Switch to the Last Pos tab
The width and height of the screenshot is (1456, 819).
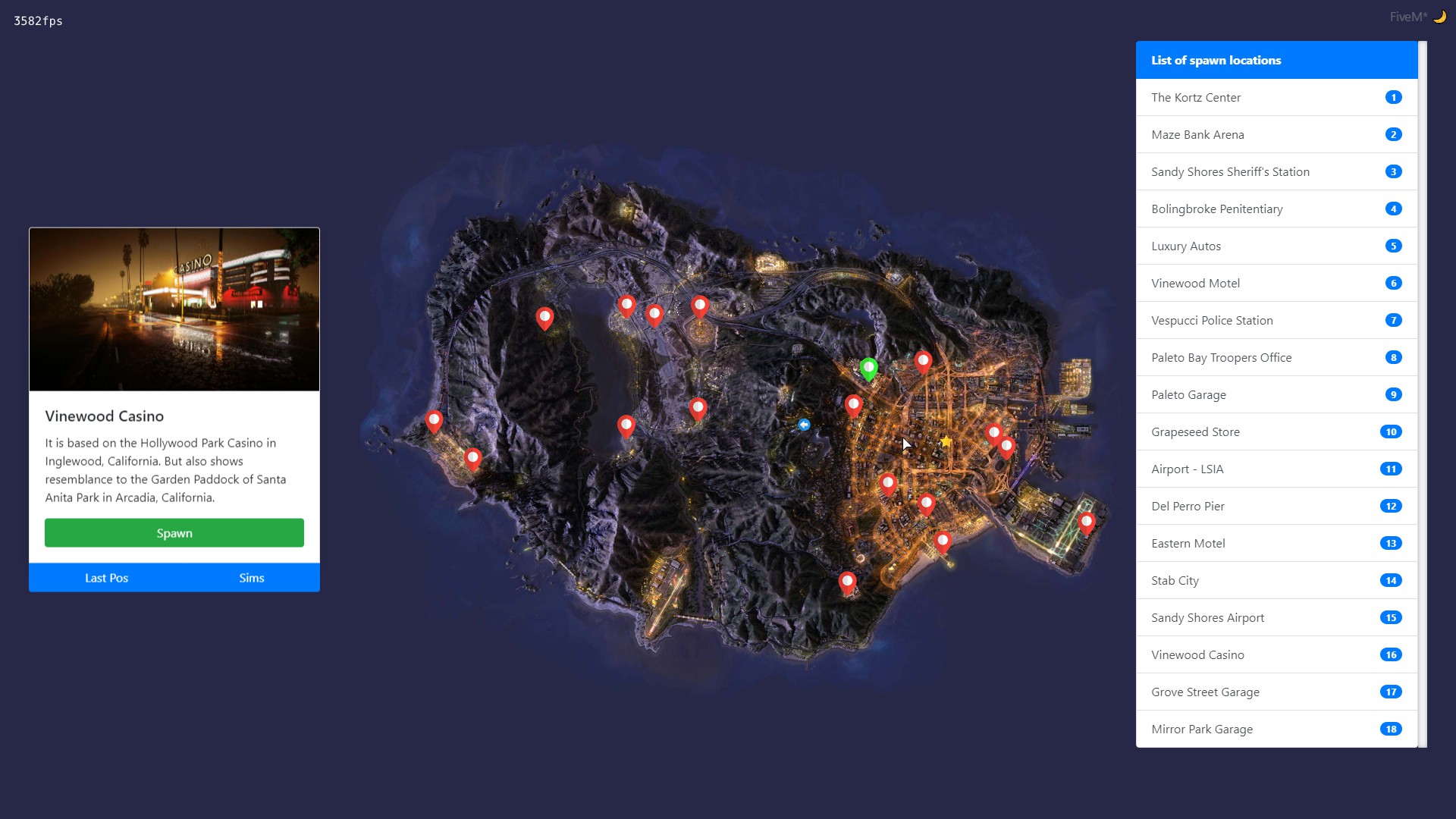pos(106,577)
